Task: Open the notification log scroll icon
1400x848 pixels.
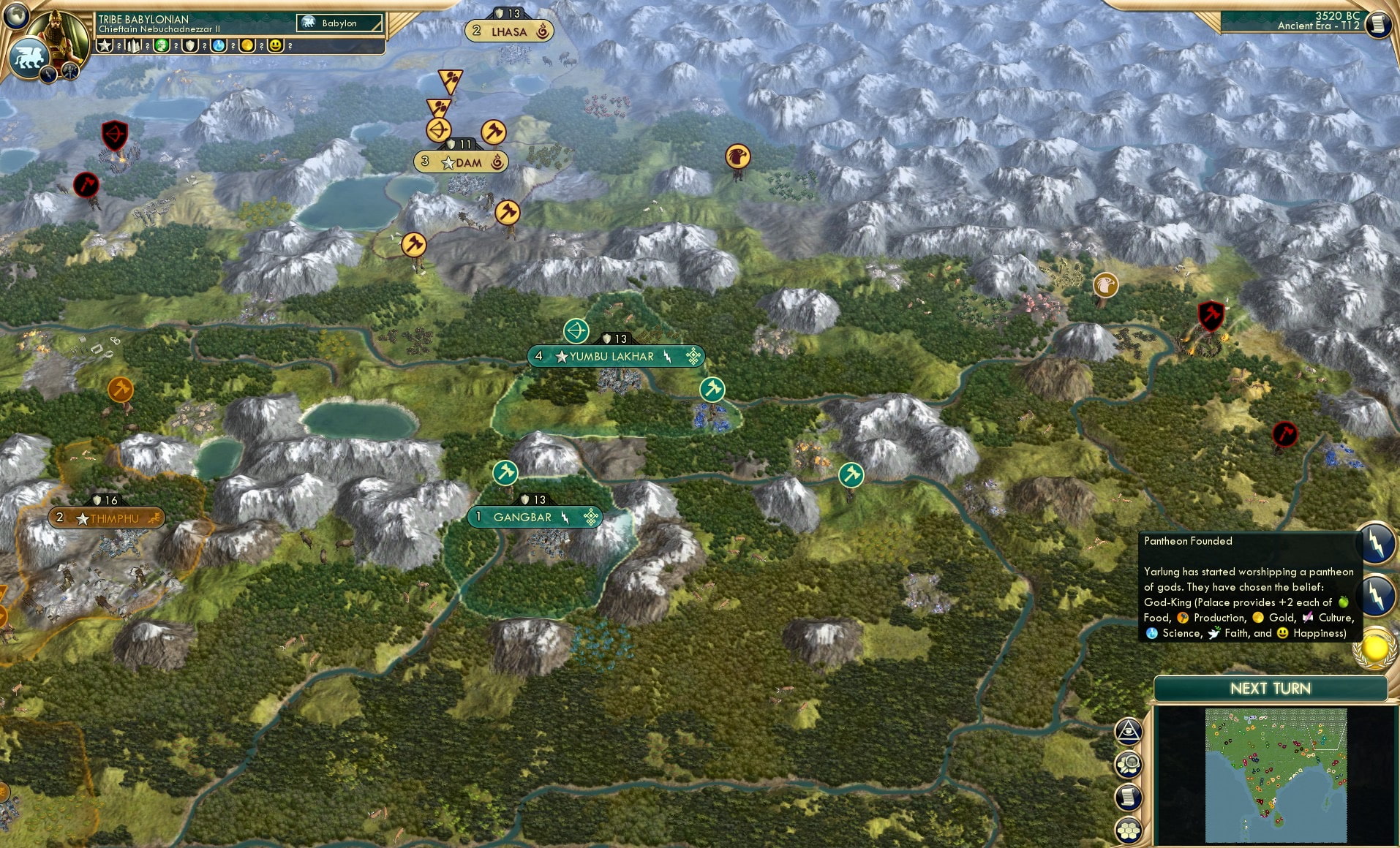Action: tap(1128, 797)
